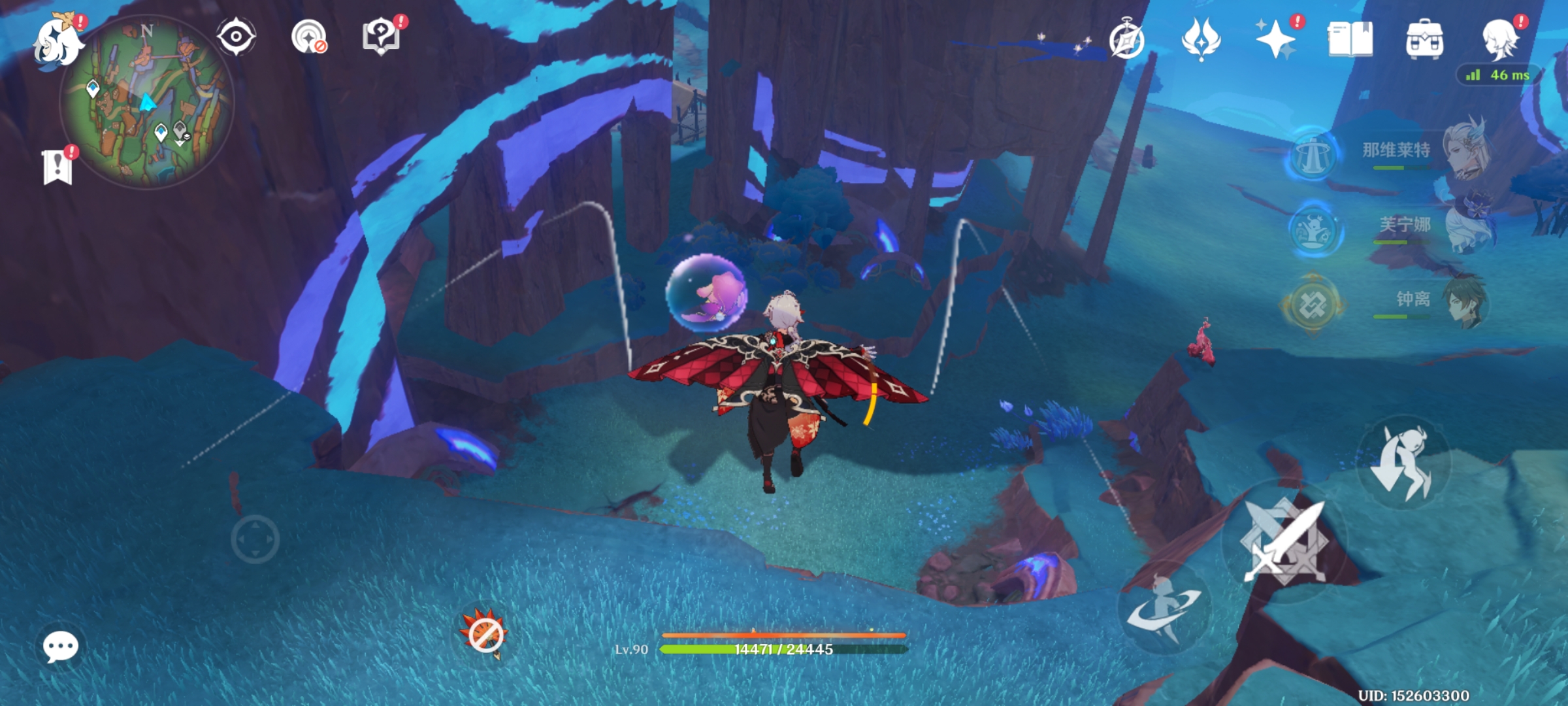Viewport: 1568px width, 706px height.
Task: Open the backpack inventory
Action: 1424,39
